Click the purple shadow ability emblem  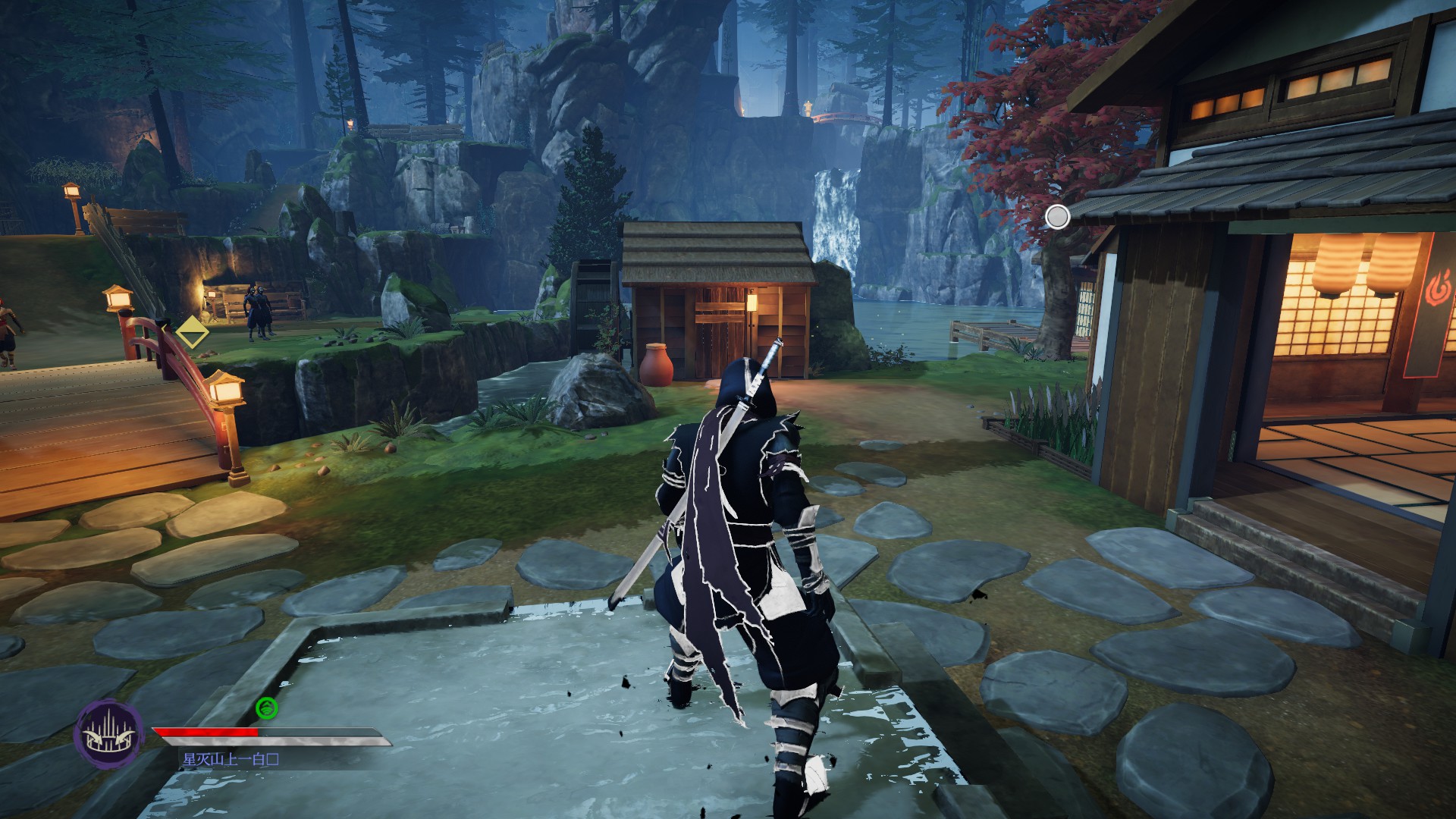point(109,733)
